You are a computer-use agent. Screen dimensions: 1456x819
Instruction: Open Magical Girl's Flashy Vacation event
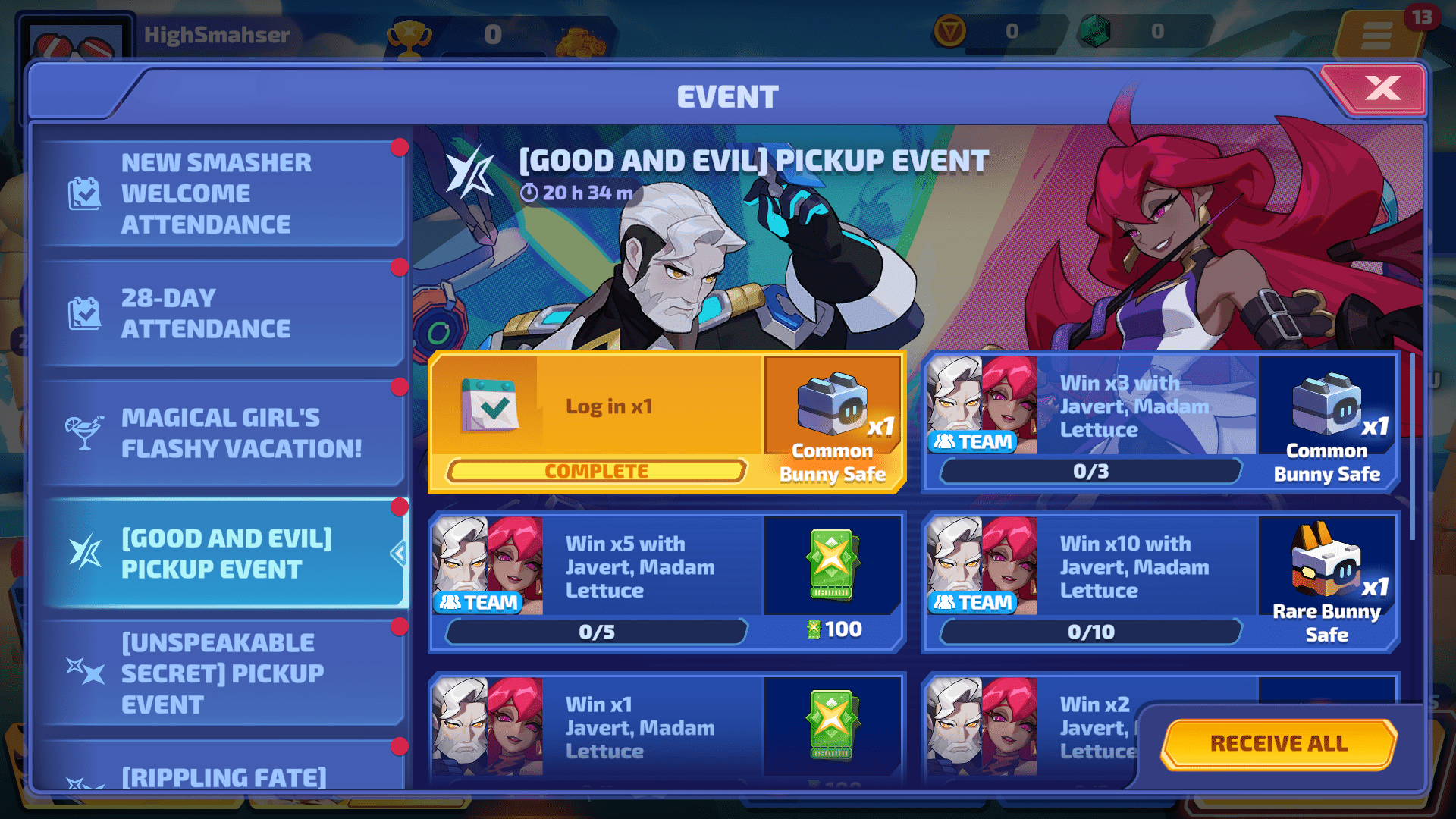(220, 433)
